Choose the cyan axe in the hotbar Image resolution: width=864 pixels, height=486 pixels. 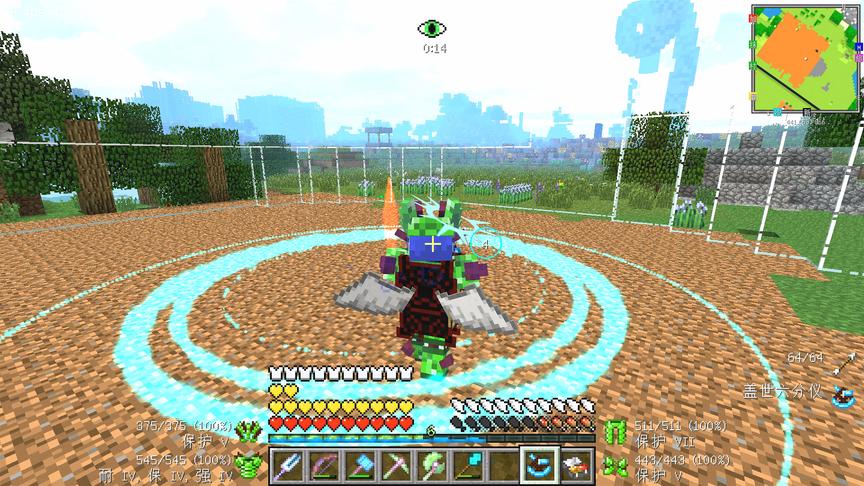tap(359, 465)
